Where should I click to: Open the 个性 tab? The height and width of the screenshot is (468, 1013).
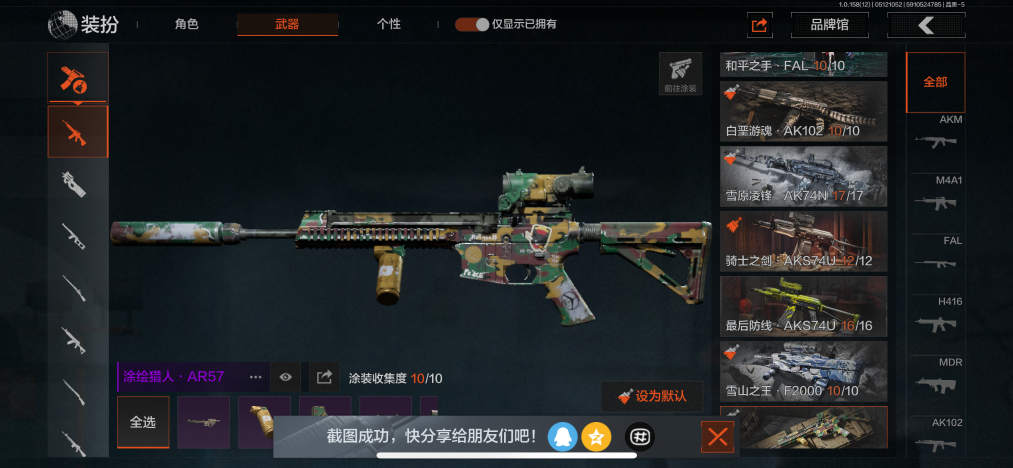pos(389,24)
